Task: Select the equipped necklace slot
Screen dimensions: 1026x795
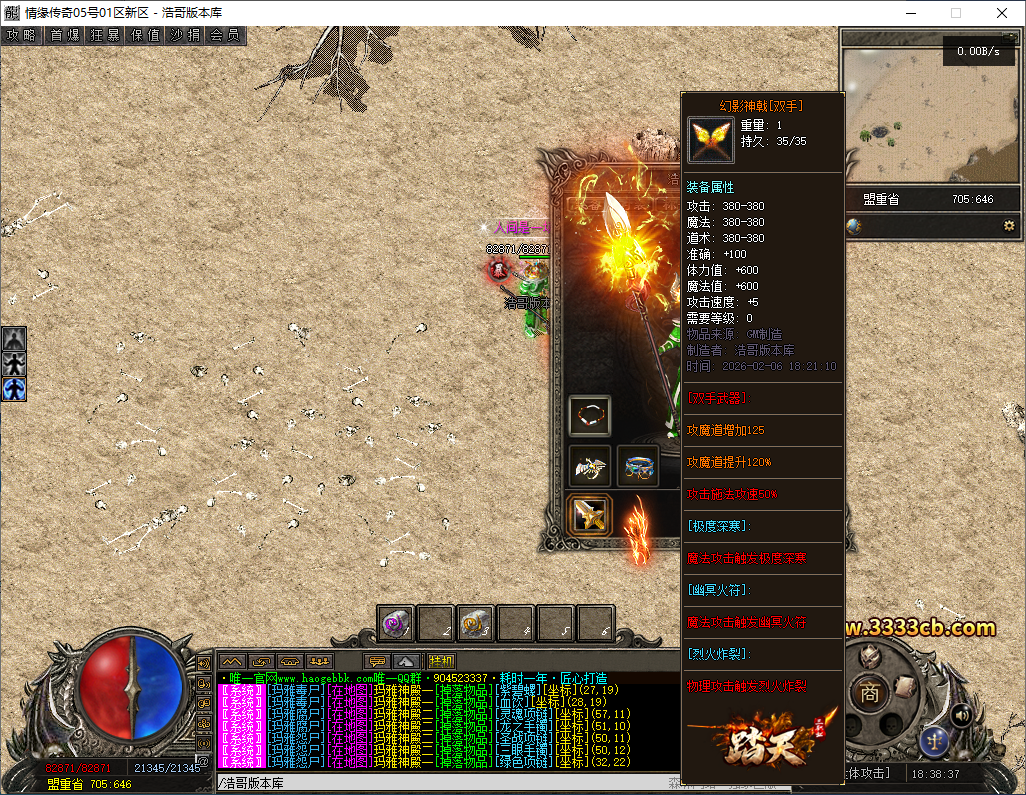Action: (x=590, y=415)
